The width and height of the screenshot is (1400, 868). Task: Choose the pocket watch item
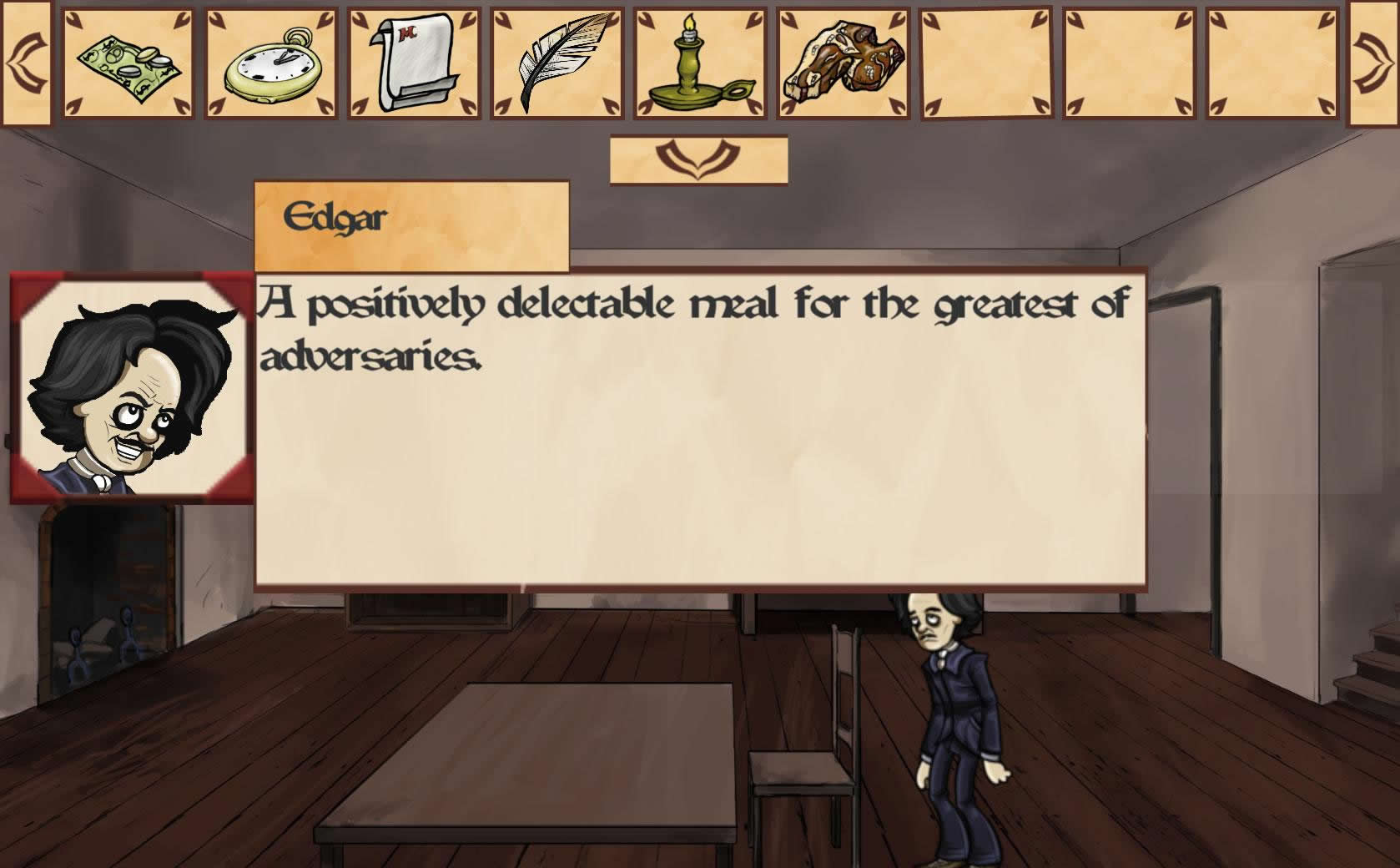pyautogui.click(x=271, y=63)
